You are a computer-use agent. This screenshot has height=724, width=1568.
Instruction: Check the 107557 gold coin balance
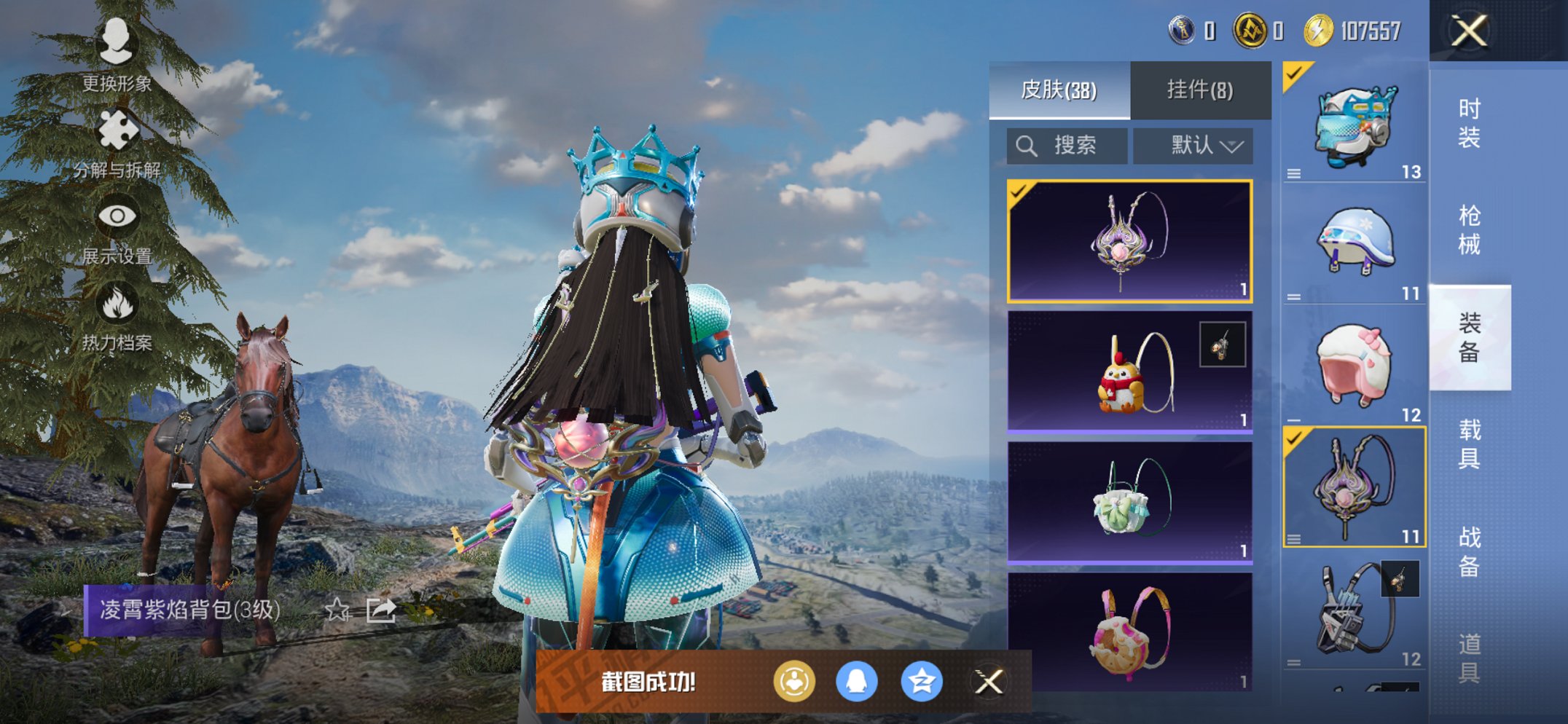tap(1352, 30)
